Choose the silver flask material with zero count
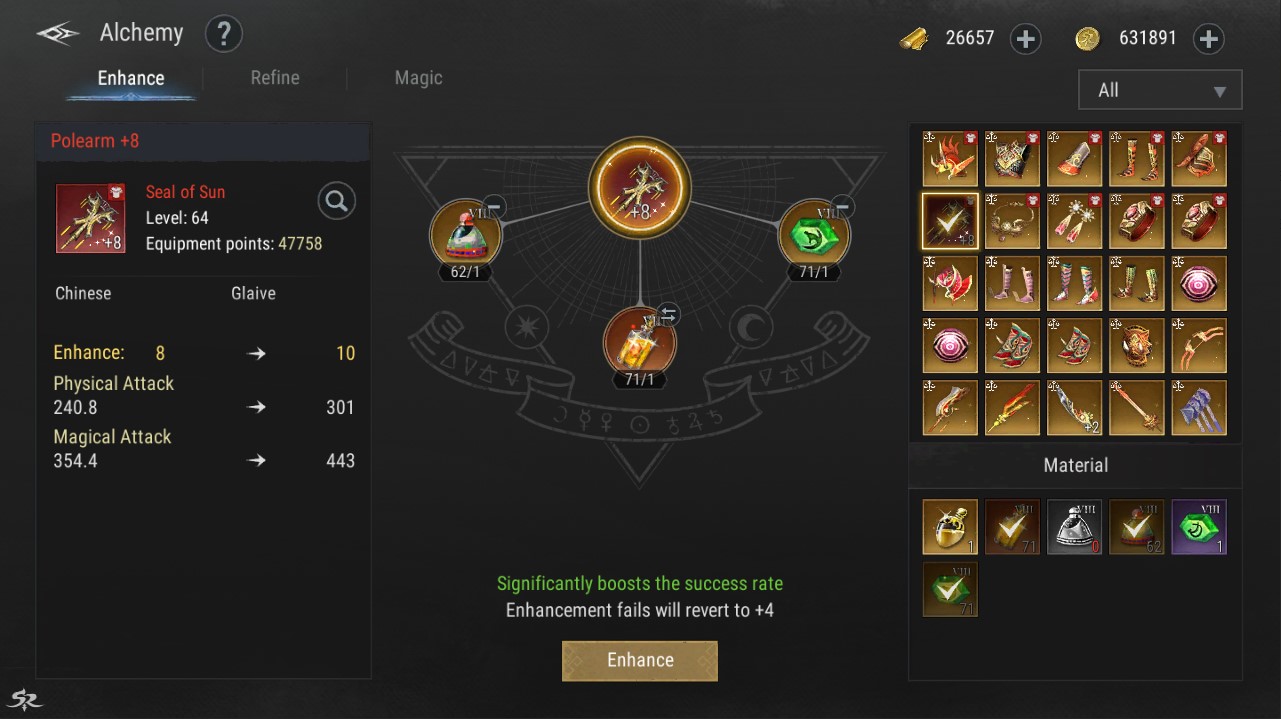 point(1074,527)
